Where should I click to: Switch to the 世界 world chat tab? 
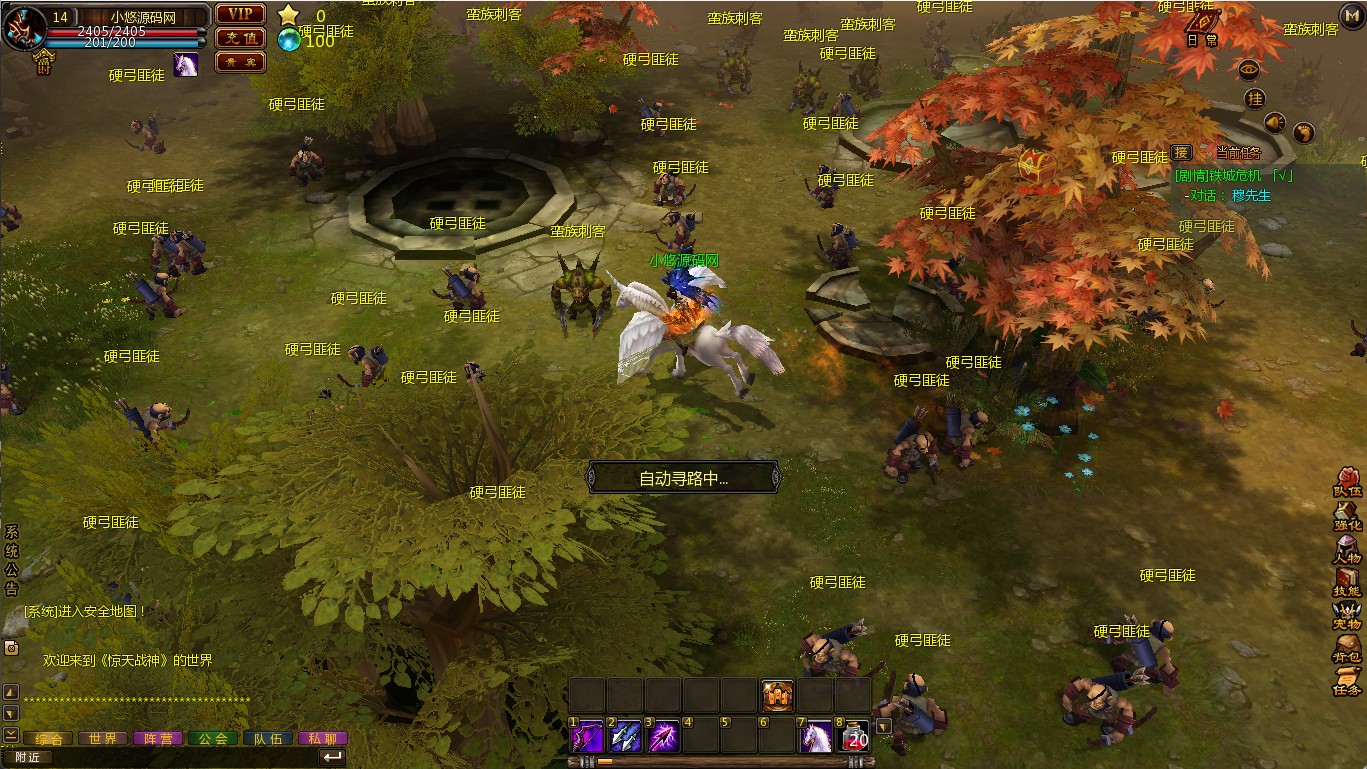pos(103,739)
